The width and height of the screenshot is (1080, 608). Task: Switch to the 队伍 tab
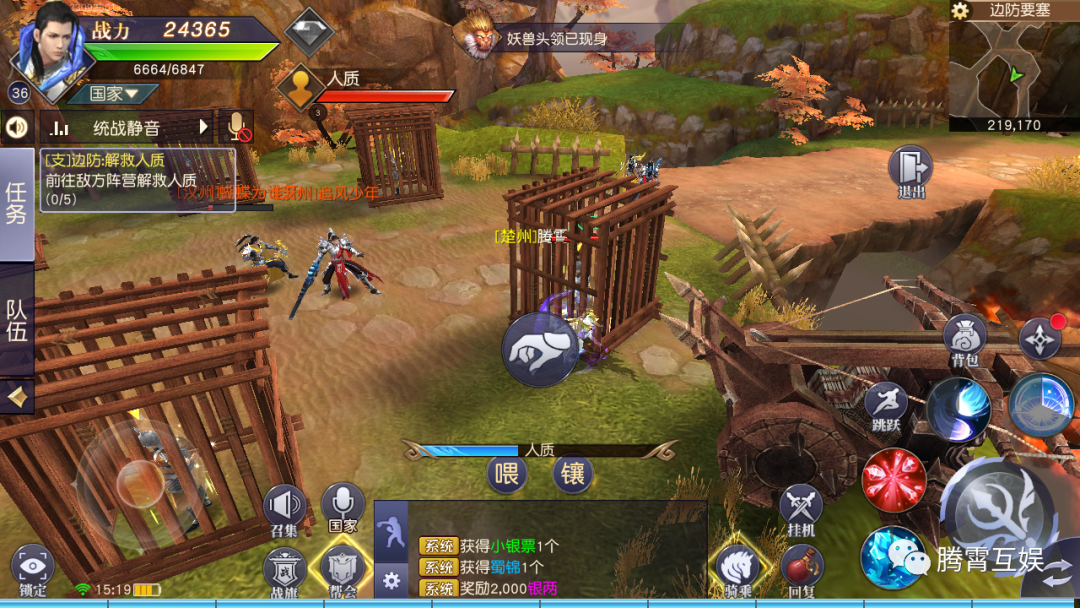(x=17, y=320)
